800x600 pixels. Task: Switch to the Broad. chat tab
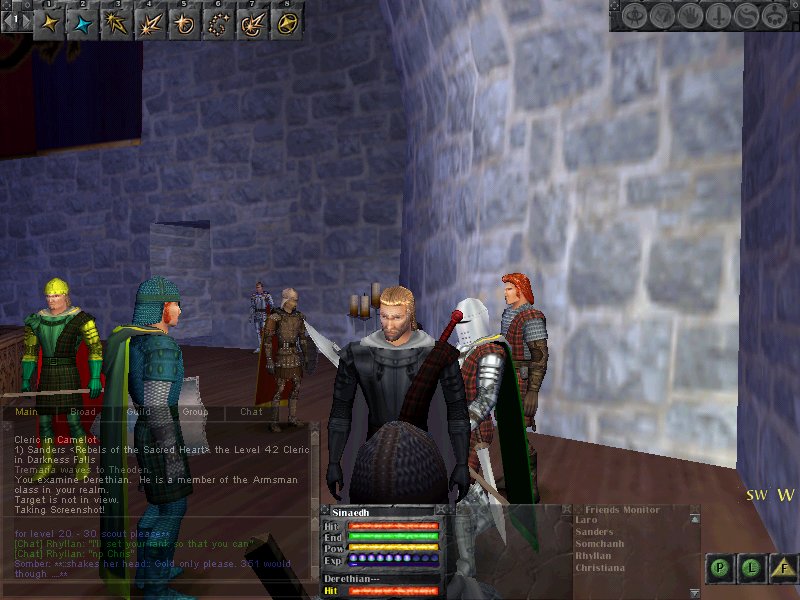tap(83, 411)
